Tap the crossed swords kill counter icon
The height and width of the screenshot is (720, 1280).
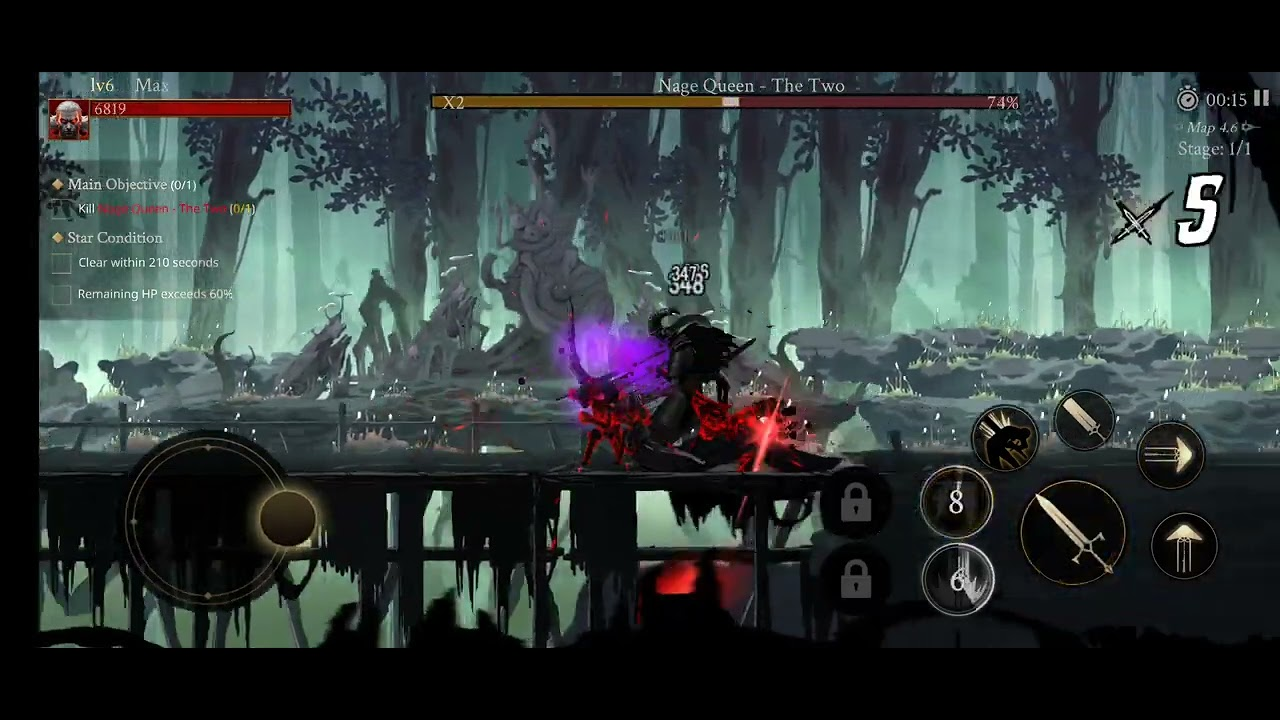pos(1136,220)
